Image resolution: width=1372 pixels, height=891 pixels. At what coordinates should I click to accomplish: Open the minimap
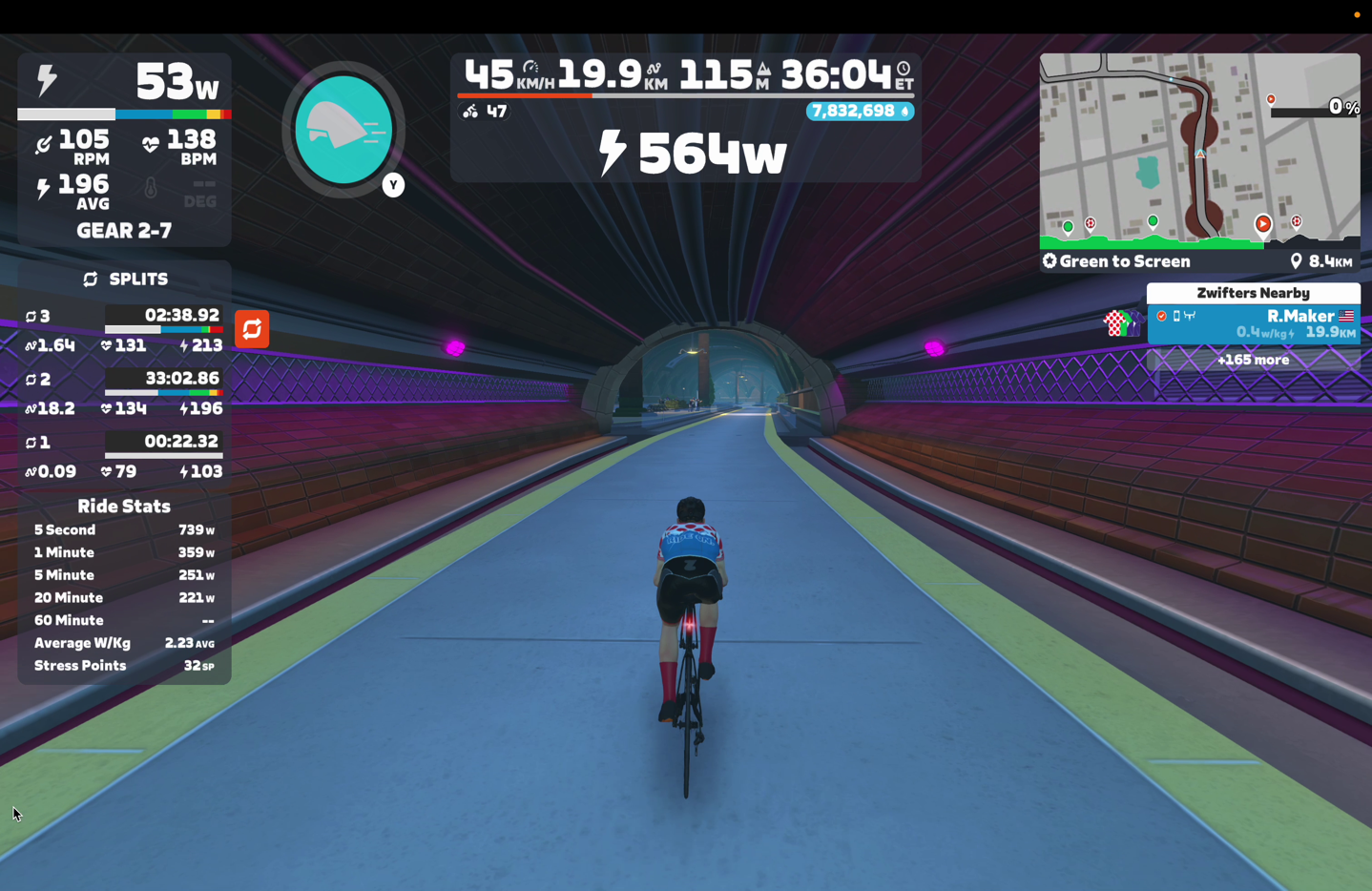point(1198,146)
